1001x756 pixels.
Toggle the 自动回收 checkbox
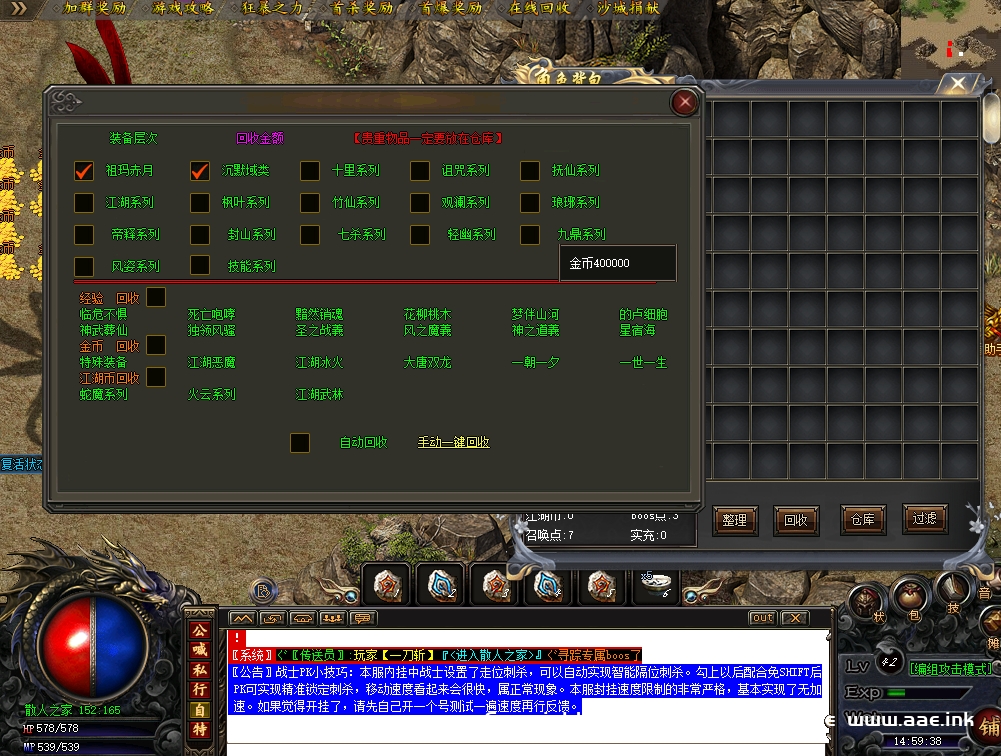(x=299, y=442)
